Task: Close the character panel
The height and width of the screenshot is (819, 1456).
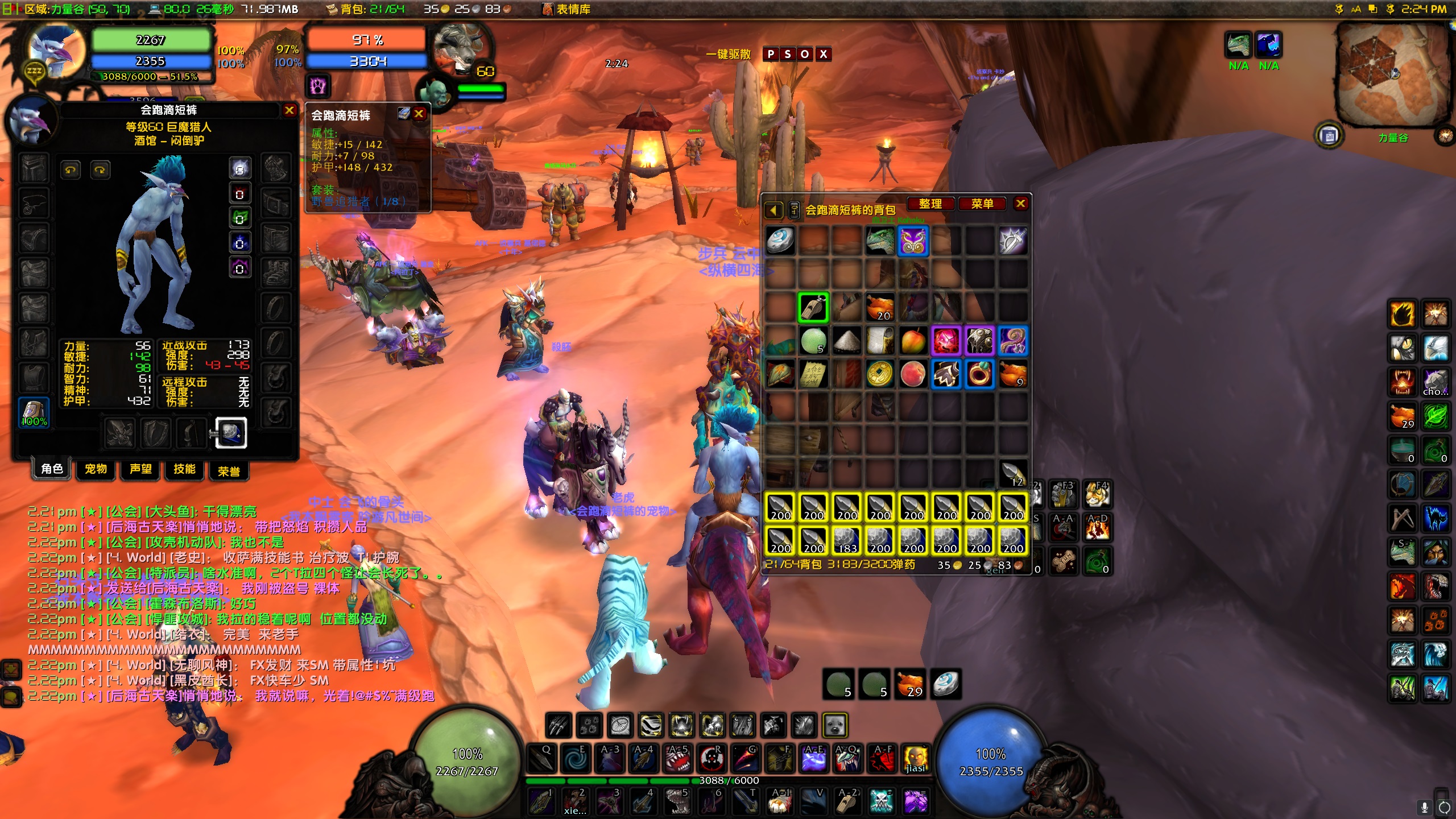Action: click(x=289, y=110)
